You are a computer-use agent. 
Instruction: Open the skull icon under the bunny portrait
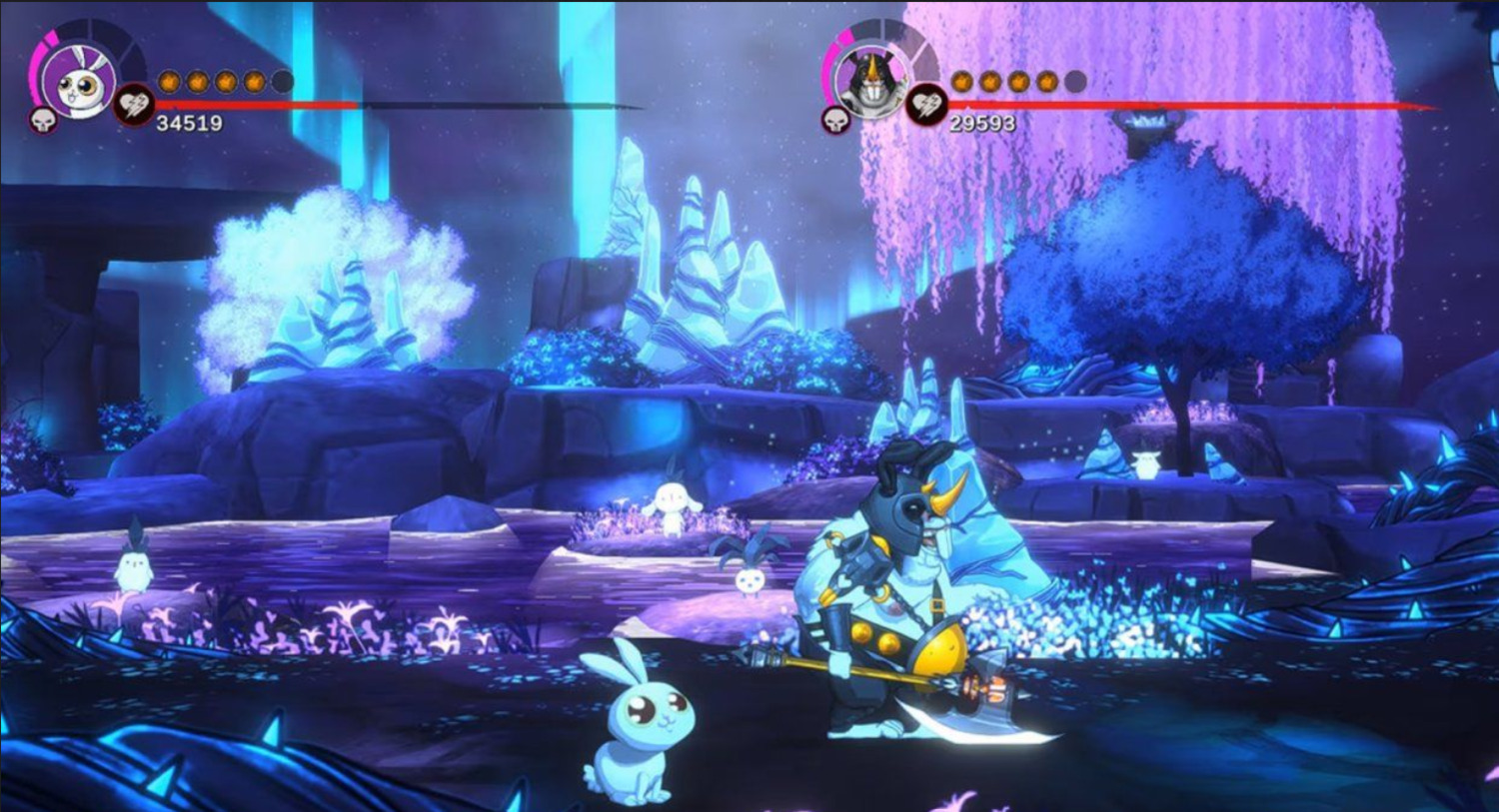[45, 122]
